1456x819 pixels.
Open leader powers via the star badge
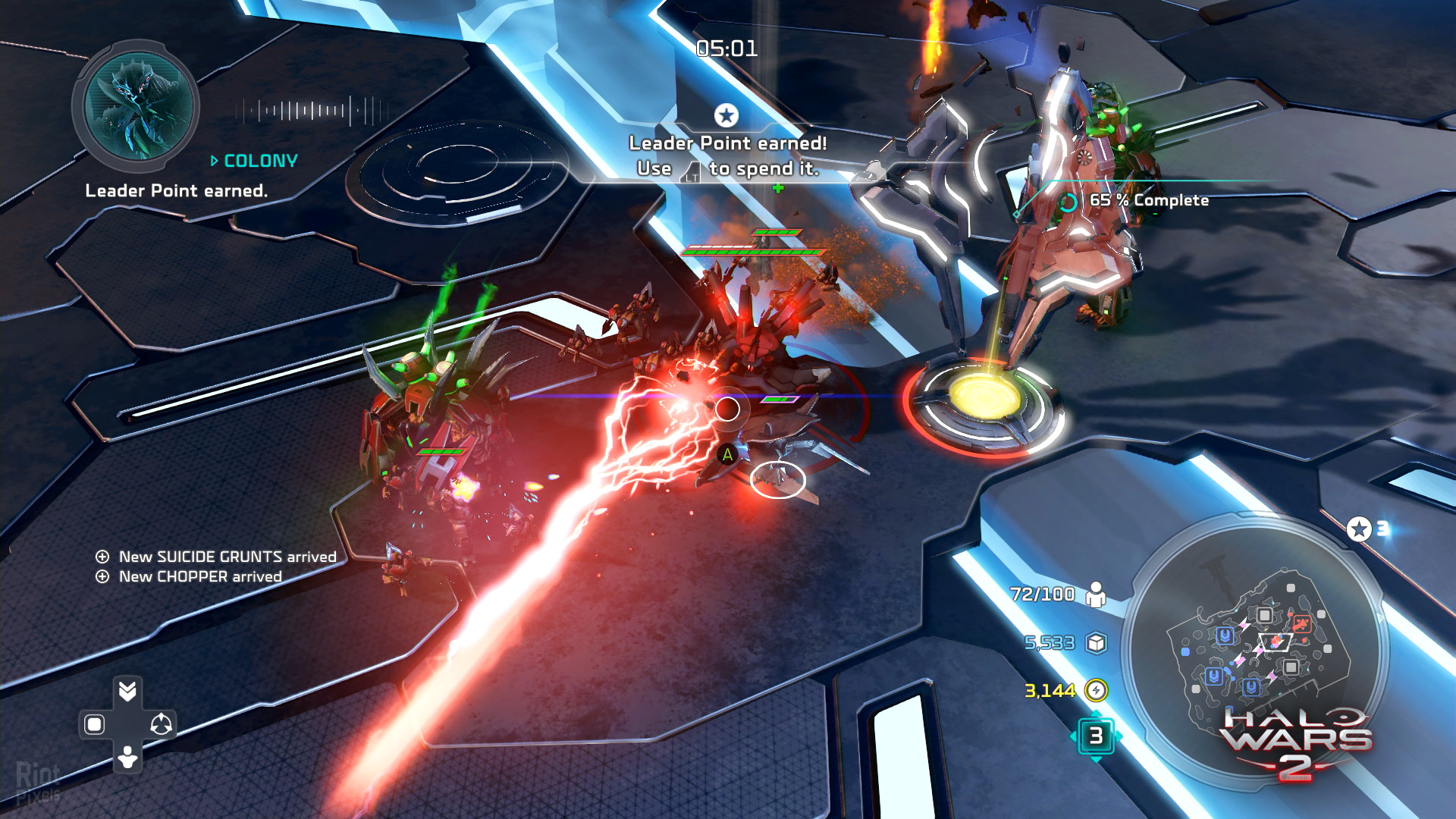coord(1359,529)
